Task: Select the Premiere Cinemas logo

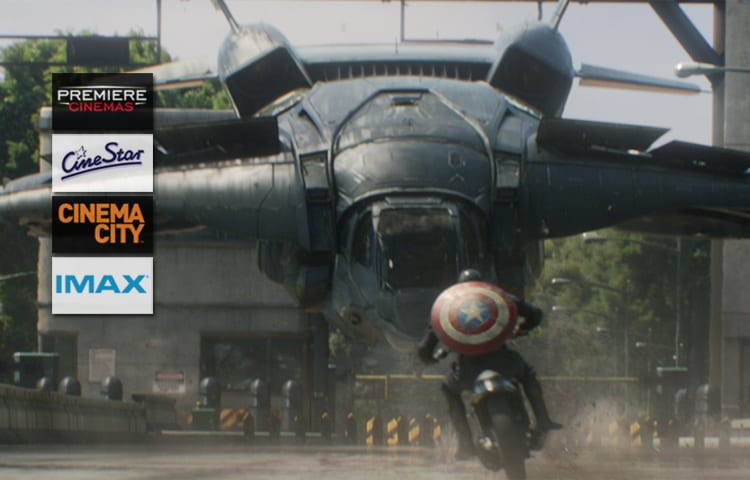Action: coord(102,101)
